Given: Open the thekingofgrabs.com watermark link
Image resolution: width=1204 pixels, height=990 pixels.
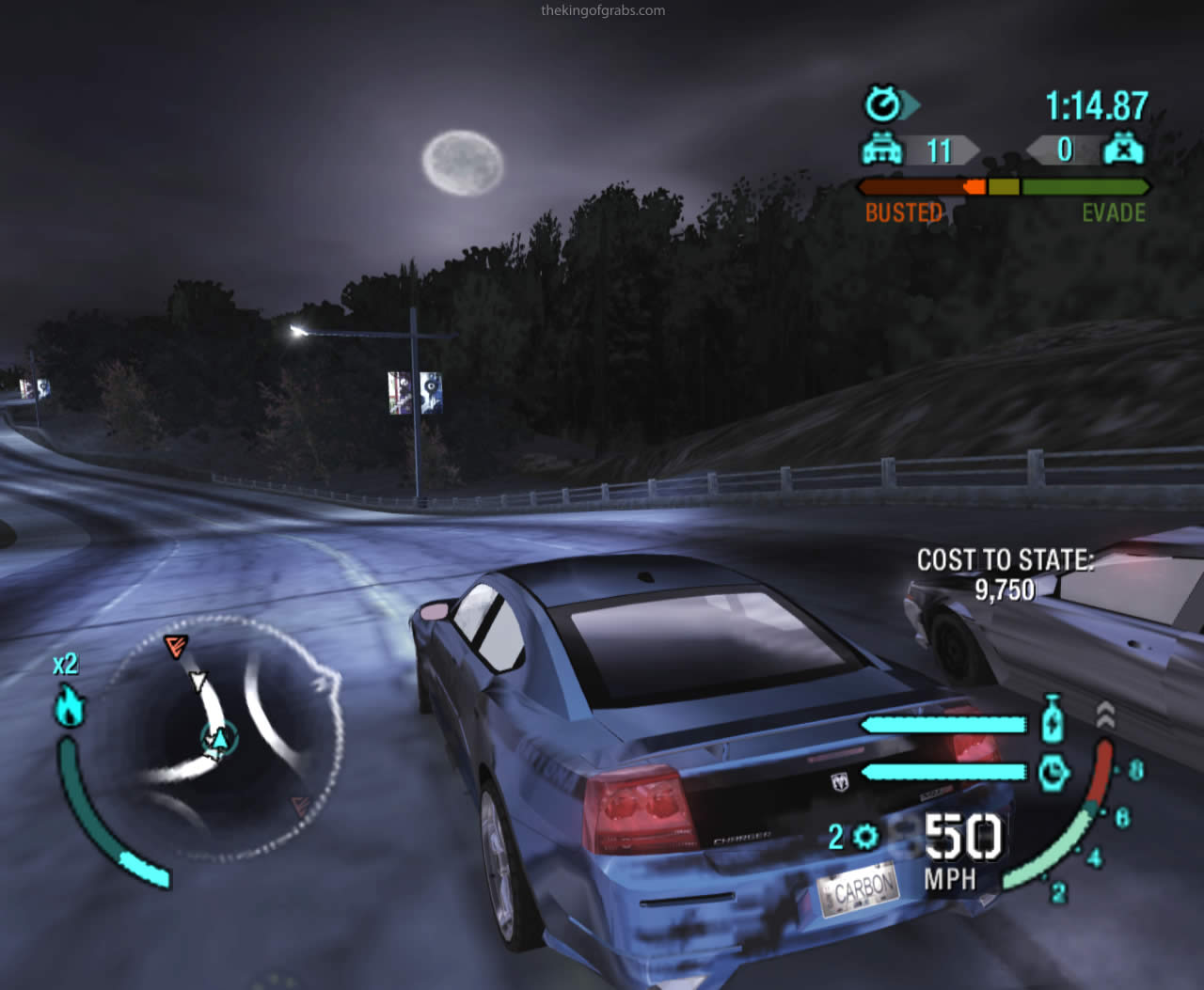Looking at the screenshot, I should tap(603, 10).
